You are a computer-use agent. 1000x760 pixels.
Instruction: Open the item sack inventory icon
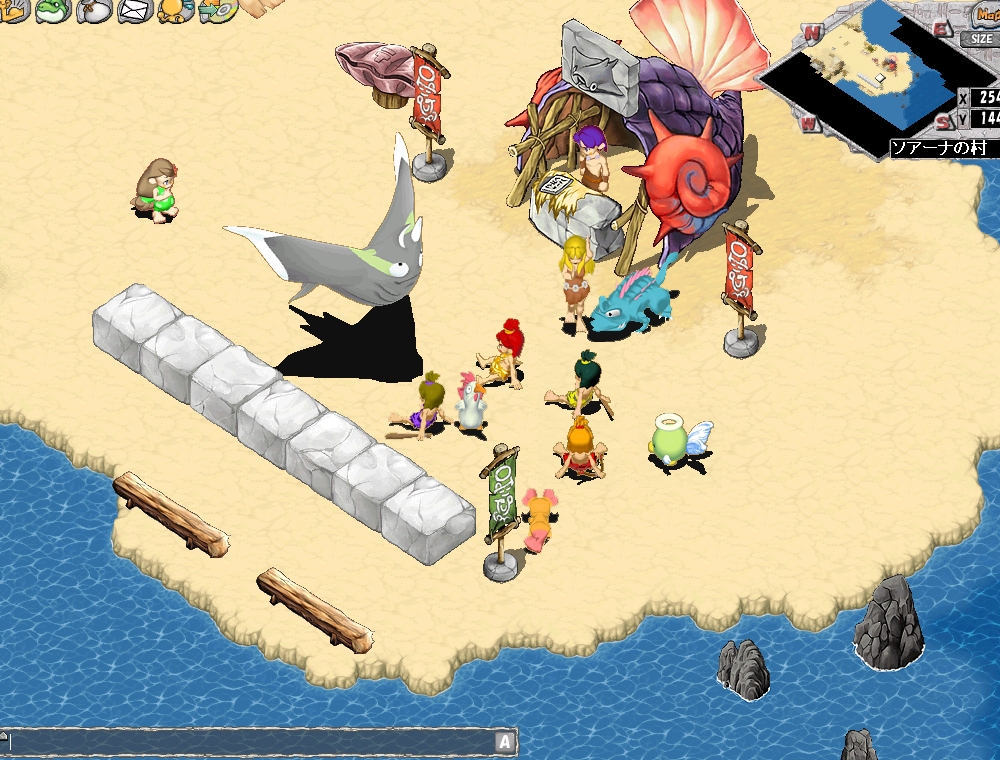(x=94, y=11)
